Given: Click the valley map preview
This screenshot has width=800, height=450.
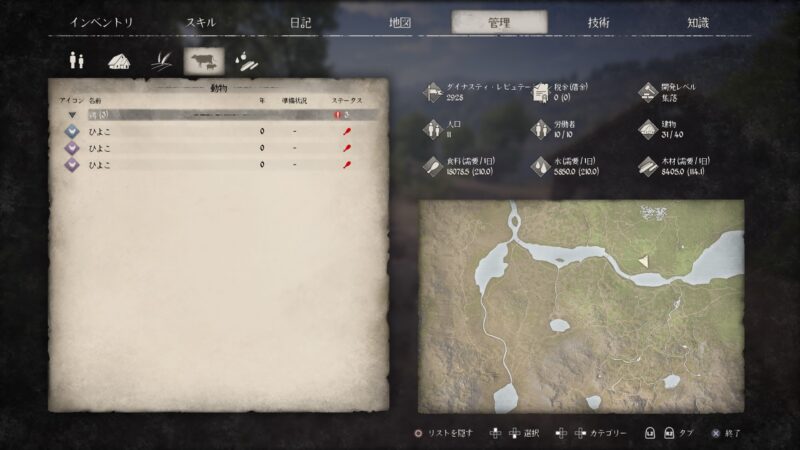Looking at the screenshot, I should [x=581, y=304].
